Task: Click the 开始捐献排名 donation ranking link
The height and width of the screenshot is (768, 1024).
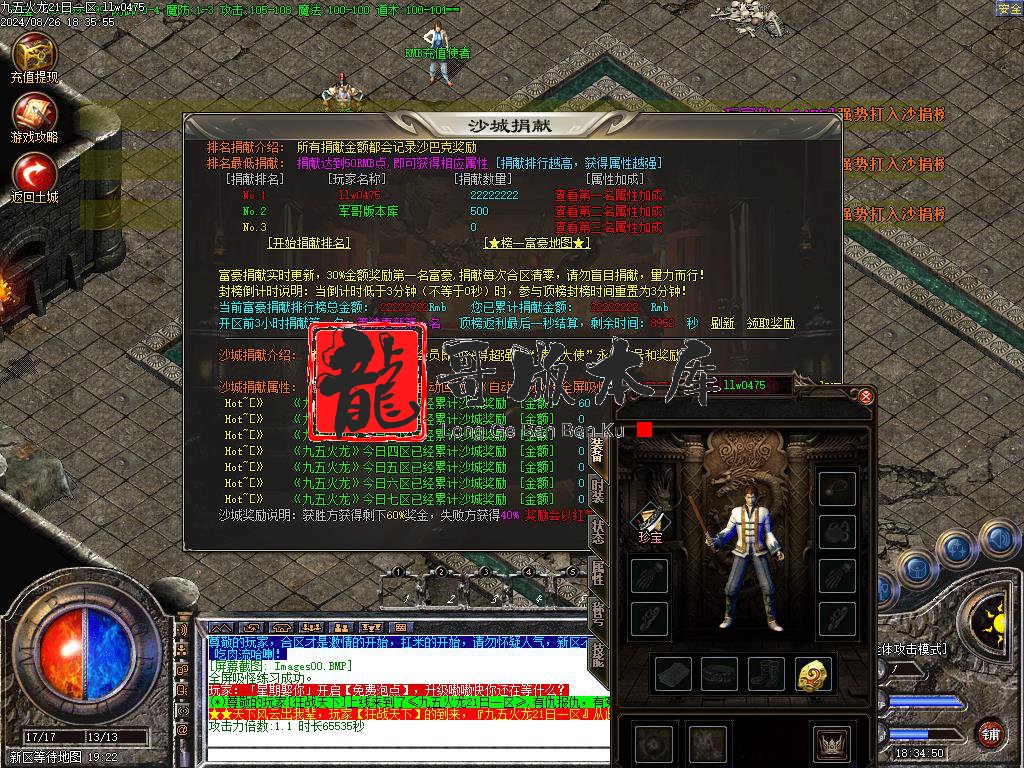Action: (x=310, y=243)
